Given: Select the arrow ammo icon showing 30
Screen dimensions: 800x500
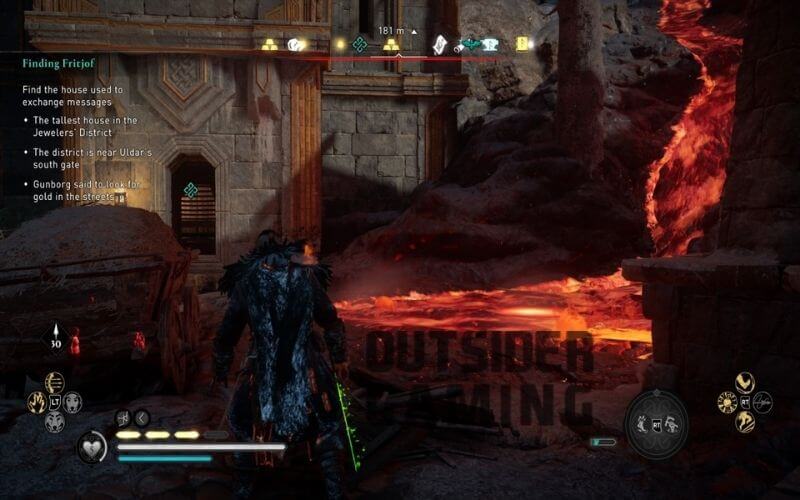Looking at the screenshot, I should (54, 333).
